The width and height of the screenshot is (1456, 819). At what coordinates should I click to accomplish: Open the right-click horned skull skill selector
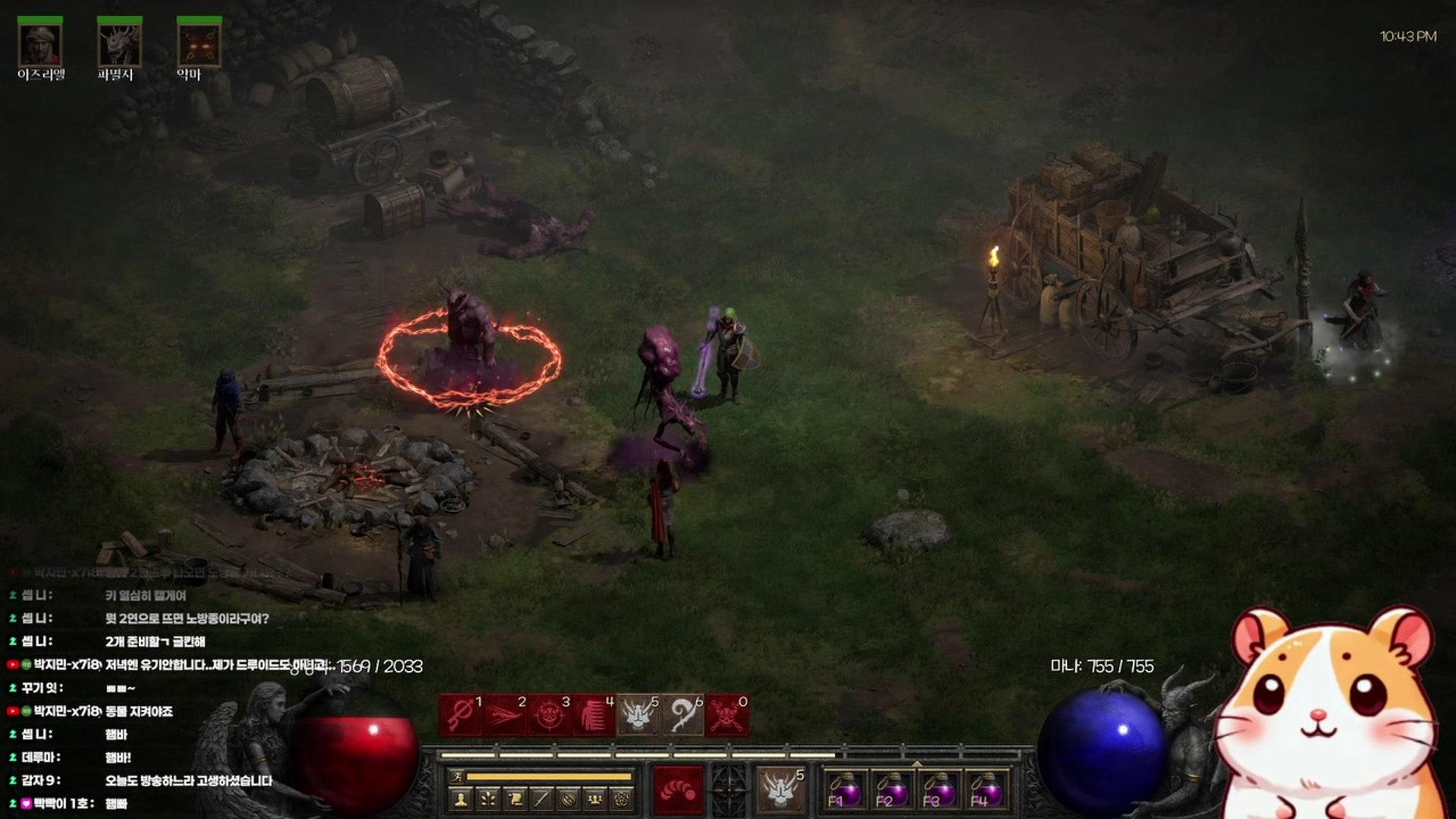pos(780,790)
